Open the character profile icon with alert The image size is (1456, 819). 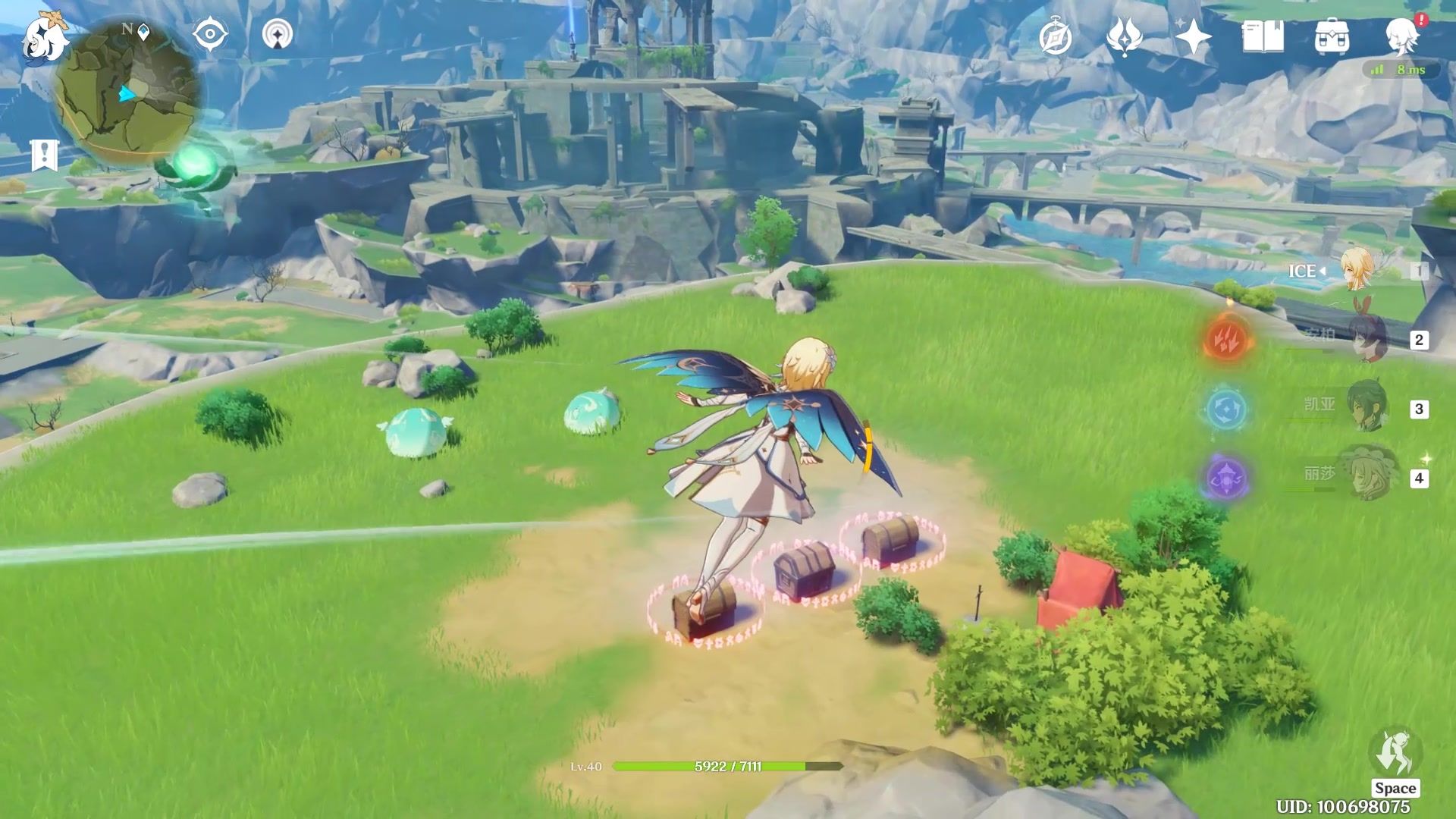(1402, 36)
